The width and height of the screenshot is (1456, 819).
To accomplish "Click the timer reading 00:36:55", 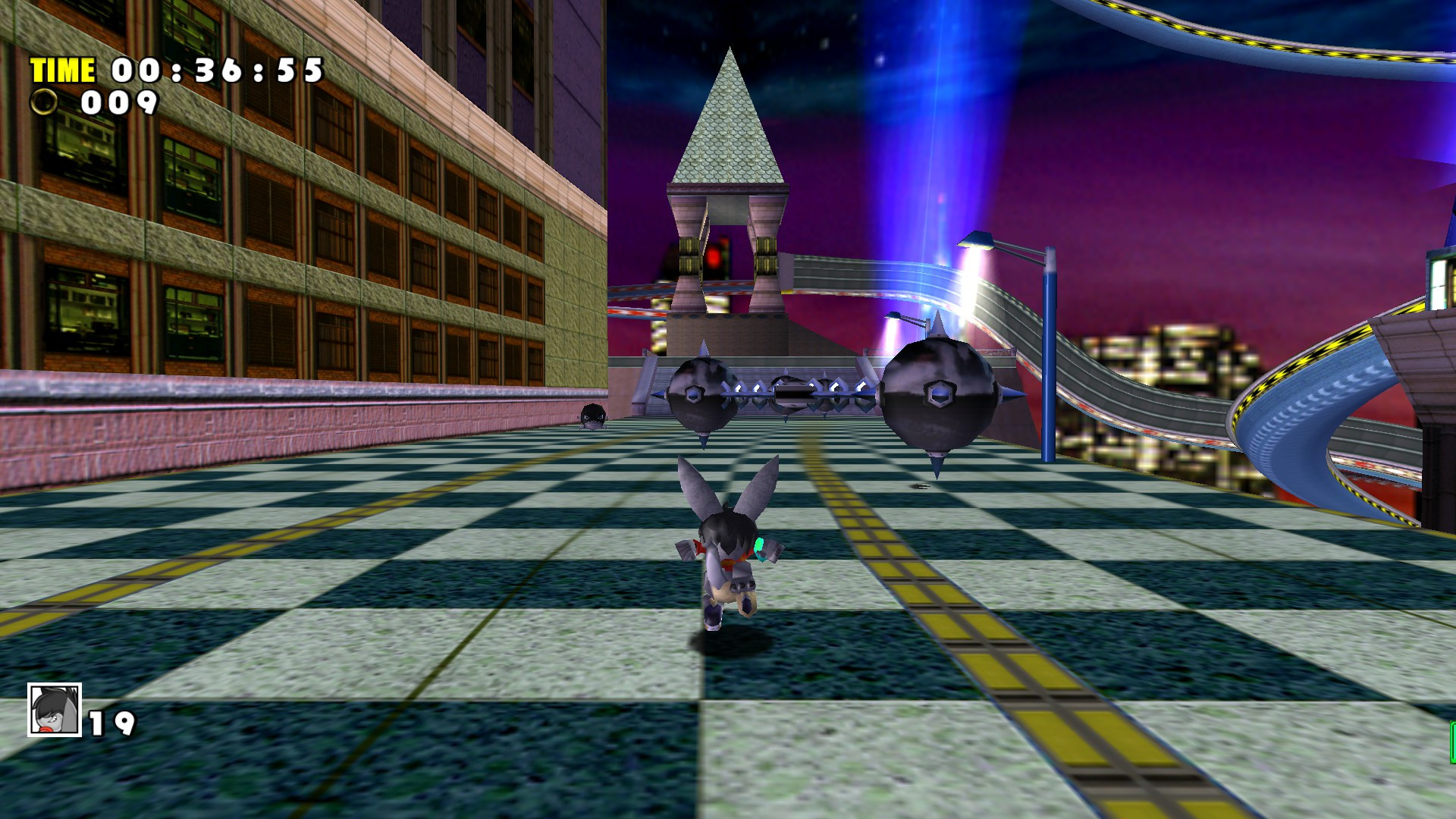I will (x=215, y=71).
